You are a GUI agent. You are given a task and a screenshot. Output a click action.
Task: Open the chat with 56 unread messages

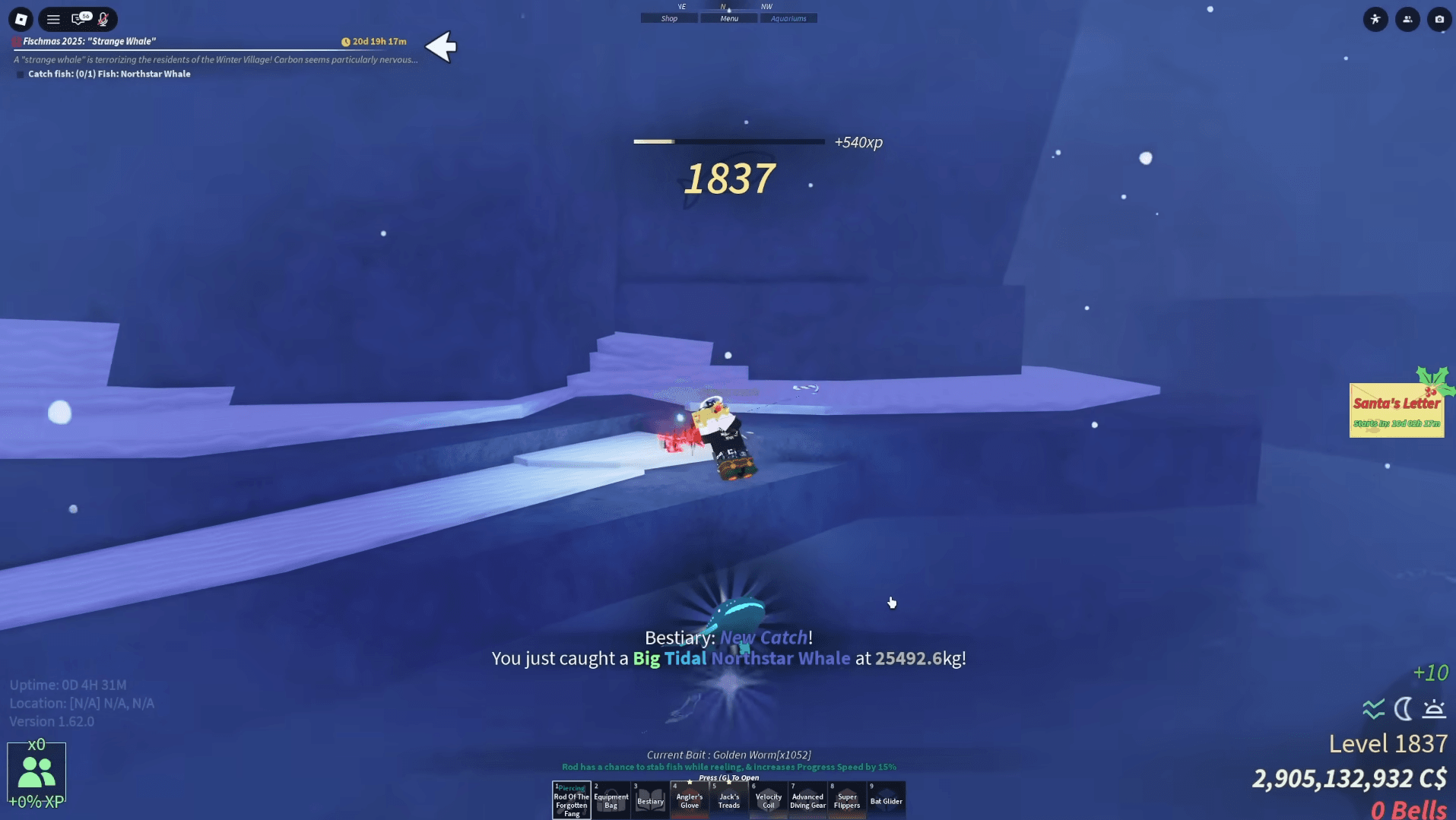tap(79, 19)
